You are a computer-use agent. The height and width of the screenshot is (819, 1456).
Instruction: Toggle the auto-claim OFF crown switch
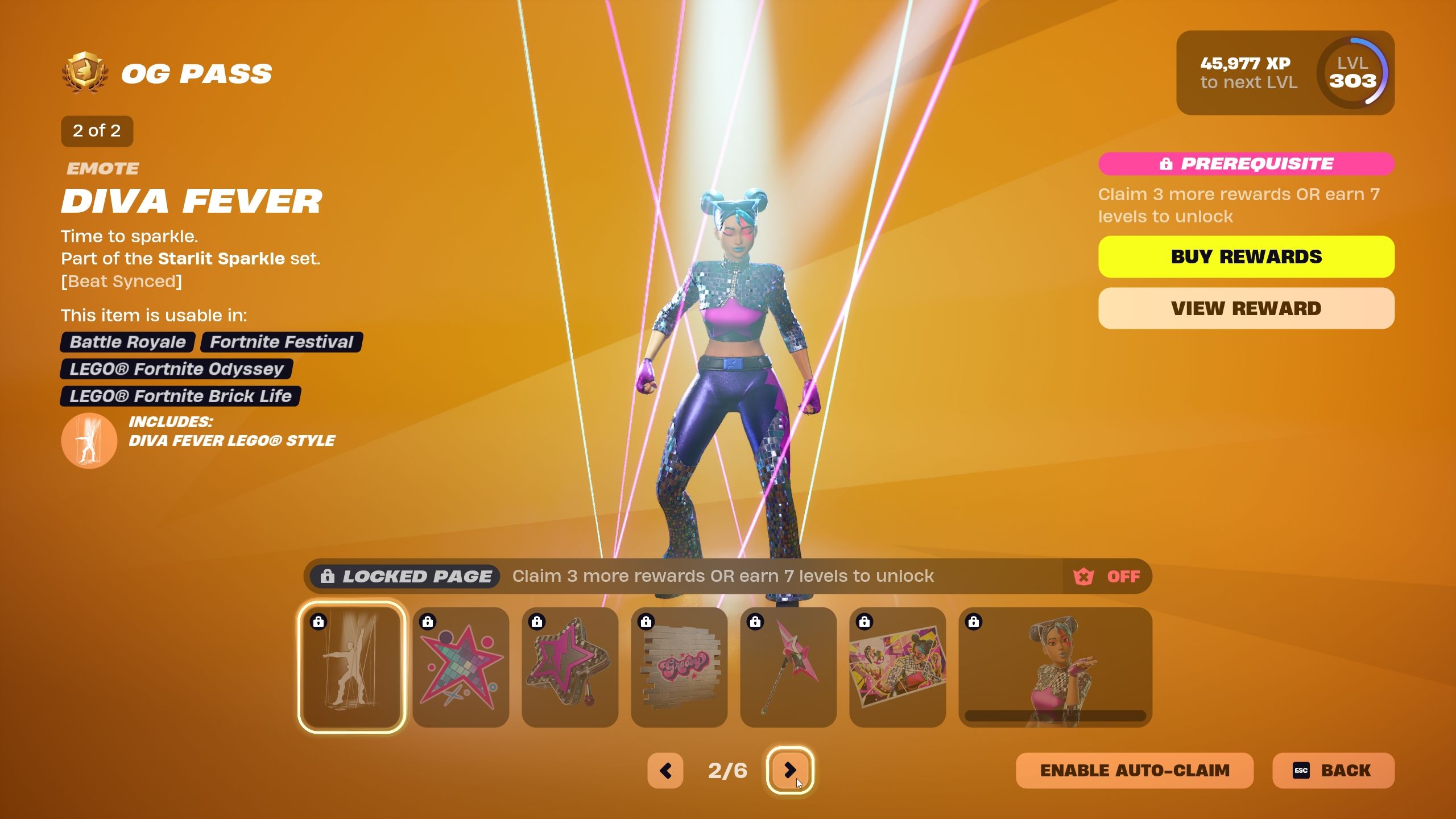1107,576
